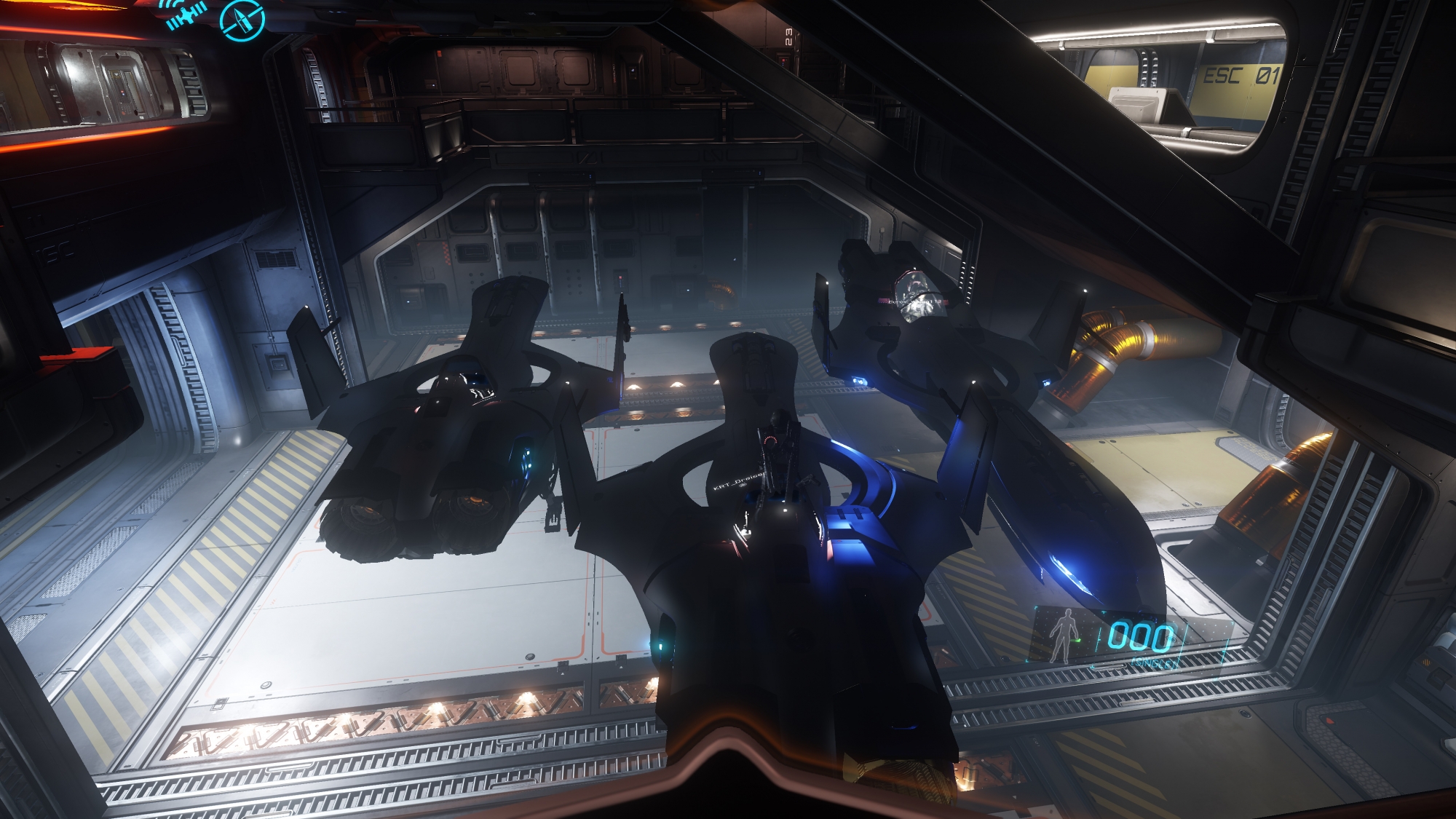Select the crossed-out bullet HUD icon
Screen dimensions: 1456x819
coord(242,20)
